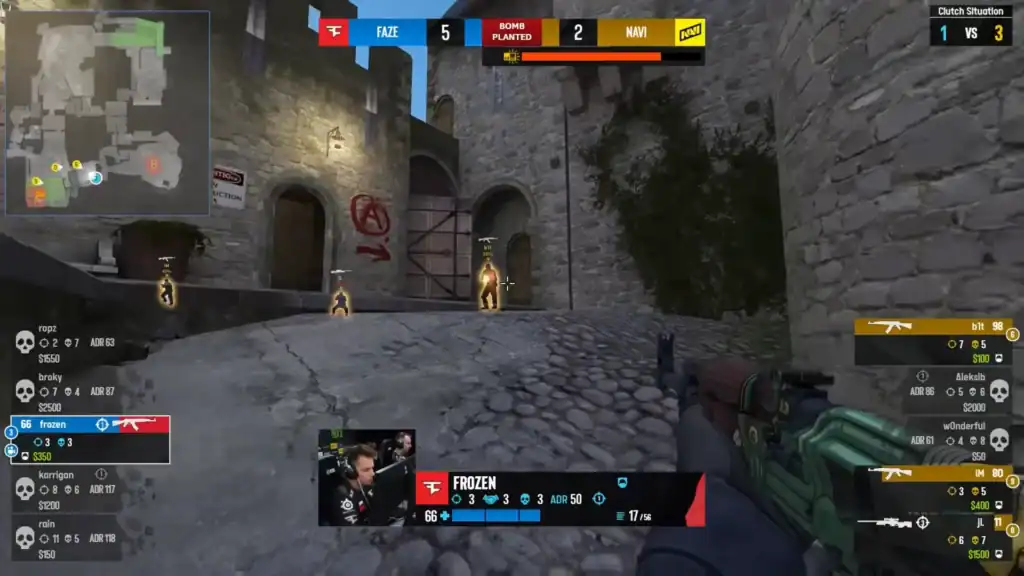Open the frozen player webcam feed
This screenshot has width=1024, height=576.
coord(366,477)
